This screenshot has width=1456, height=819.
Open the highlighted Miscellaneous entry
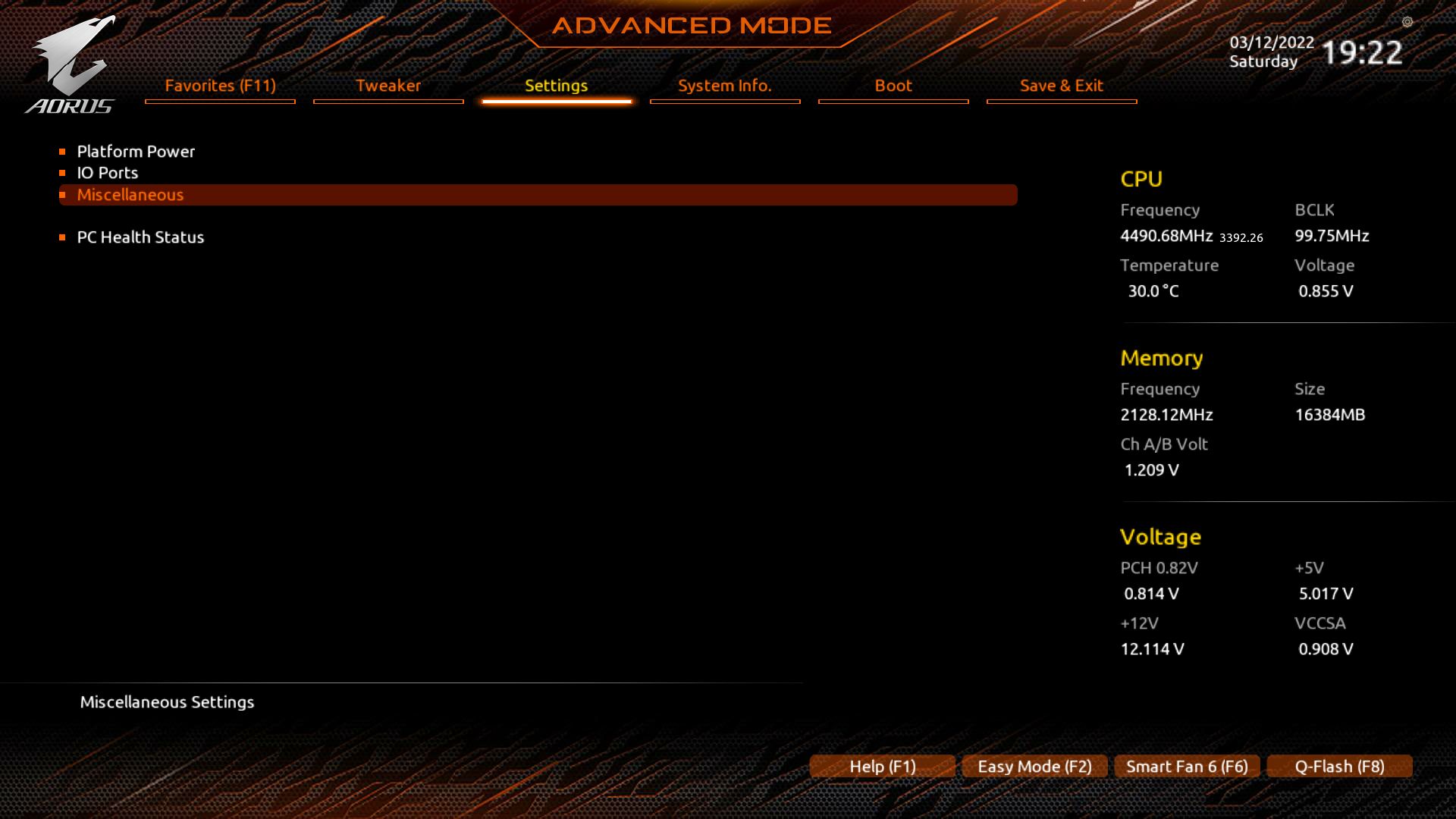(130, 194)
